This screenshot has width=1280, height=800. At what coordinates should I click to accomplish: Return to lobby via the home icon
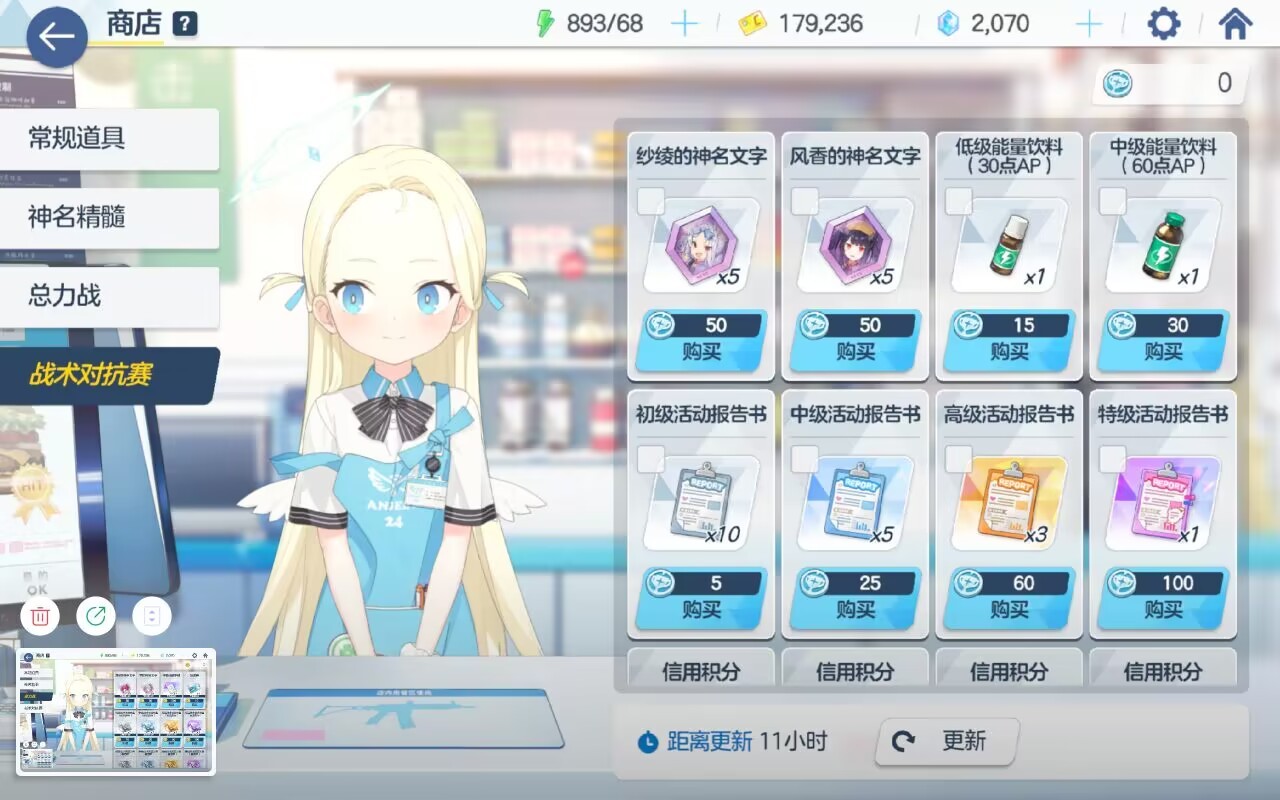point(1237,22)
